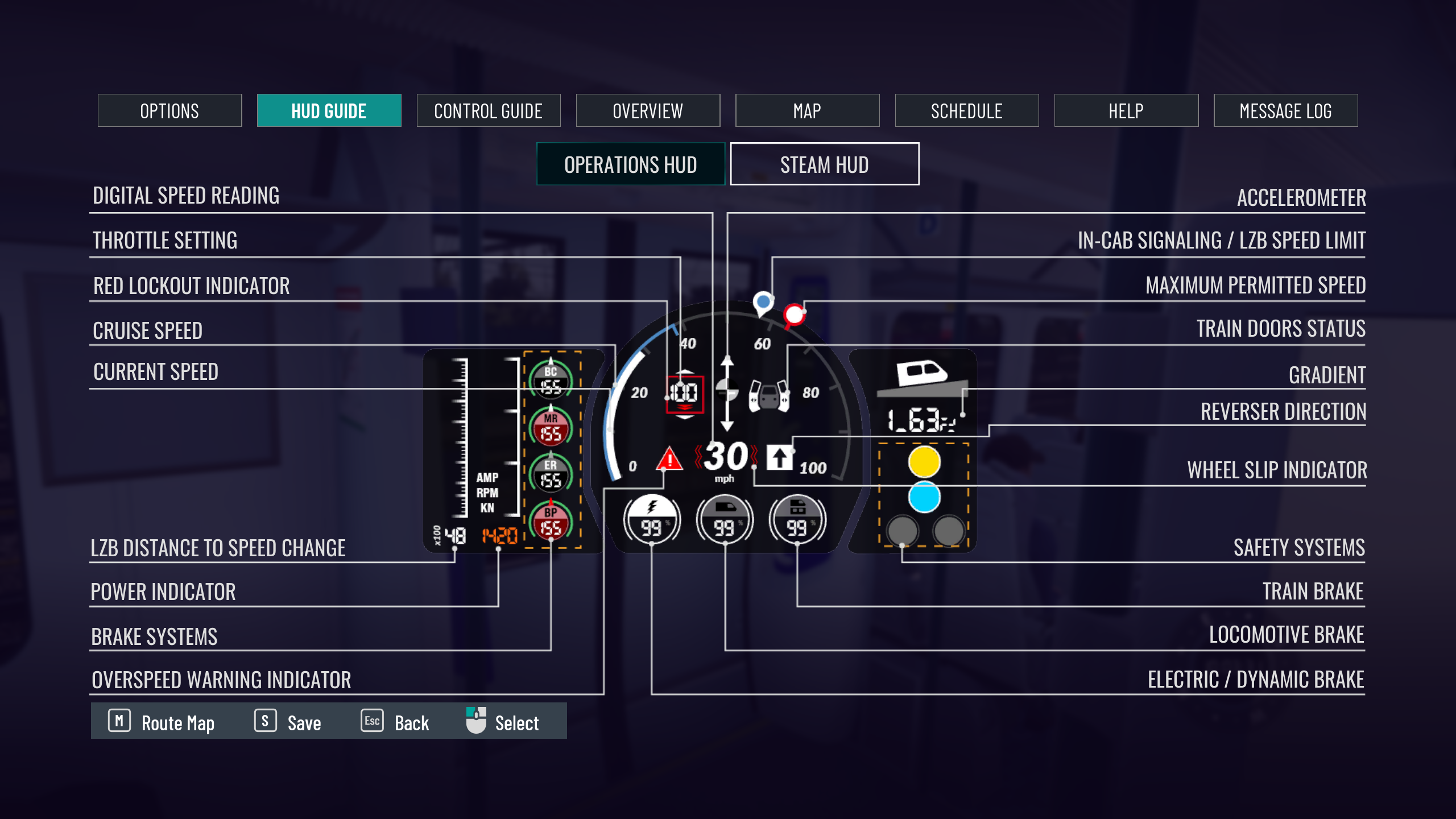Screen dimensions: 1456x819
Task: Open the Route Map
Action: point(162,722)
